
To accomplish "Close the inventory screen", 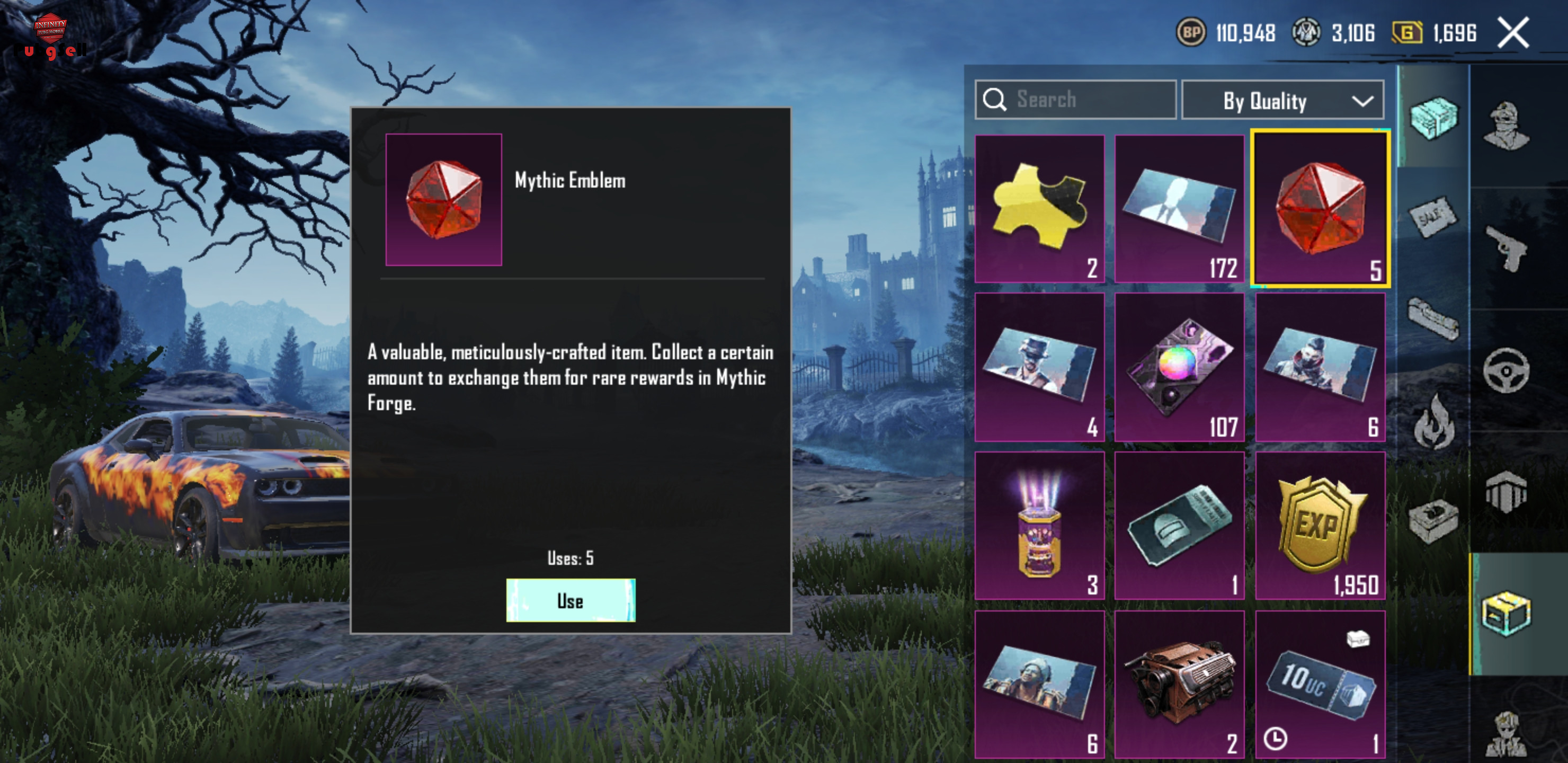I will coord(1512,33).
